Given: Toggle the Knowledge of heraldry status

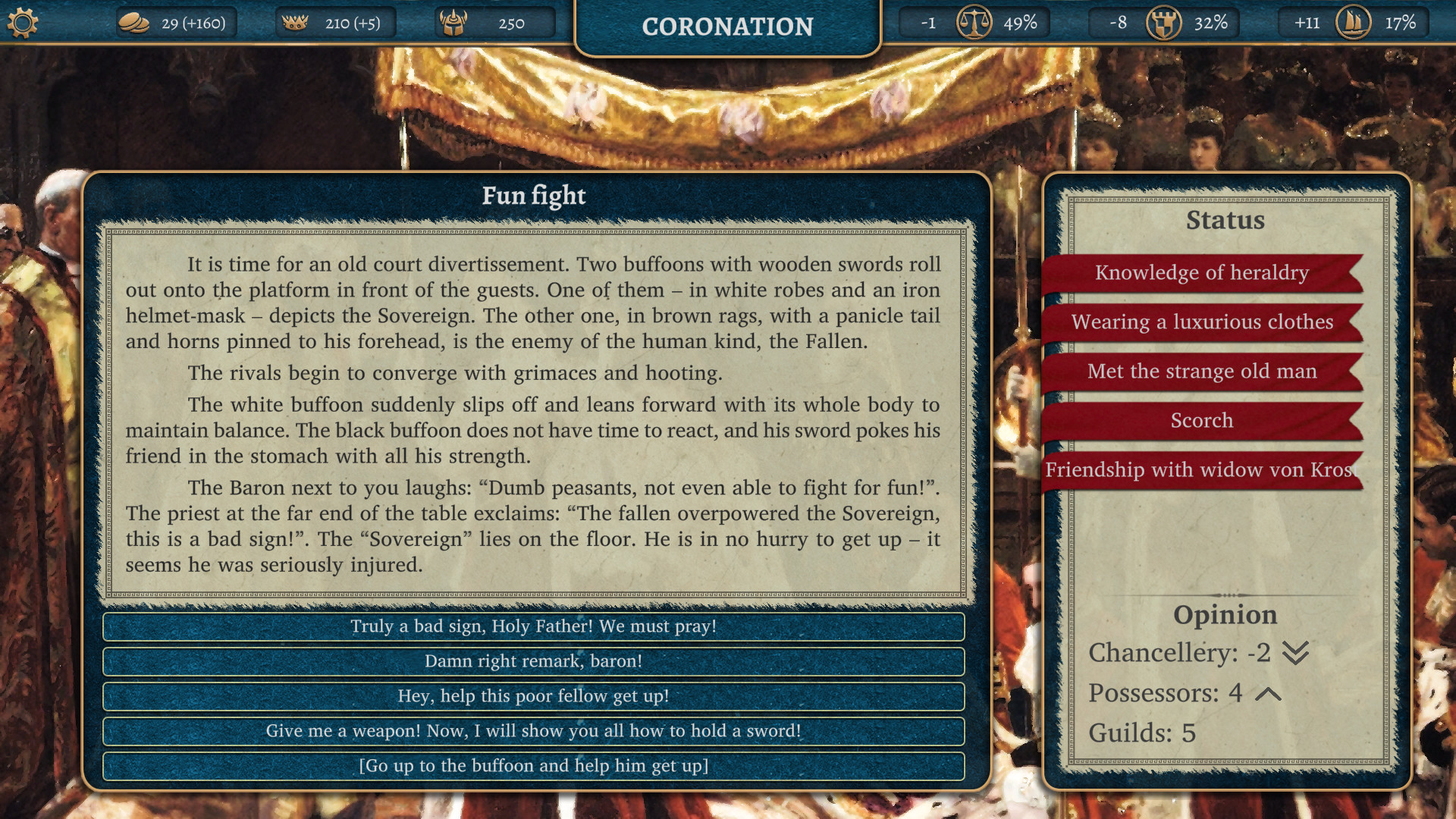Looking at the screenshot, I should tap(1202, 273).
